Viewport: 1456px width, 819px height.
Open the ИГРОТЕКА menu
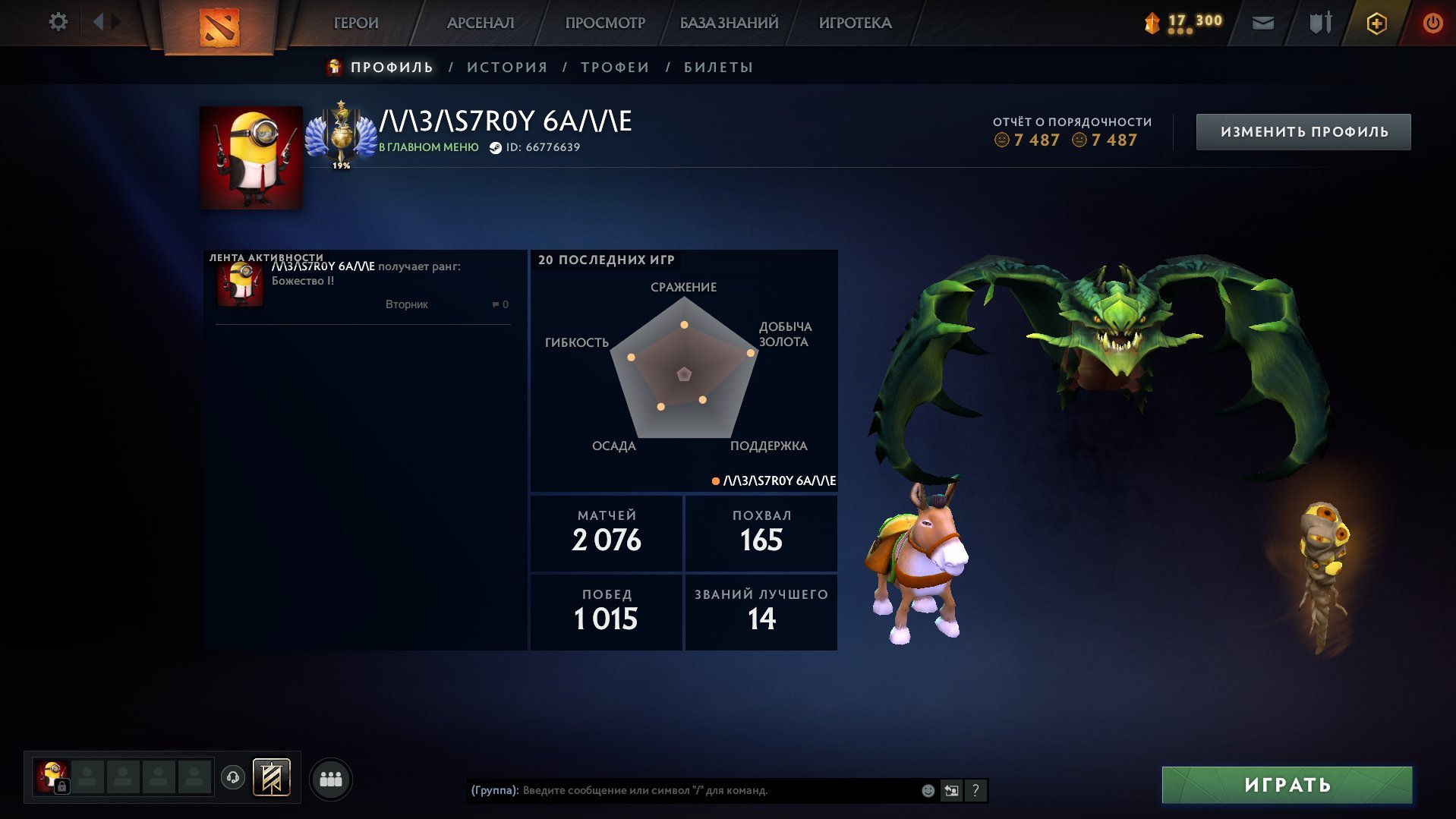(x=855, y=23)
